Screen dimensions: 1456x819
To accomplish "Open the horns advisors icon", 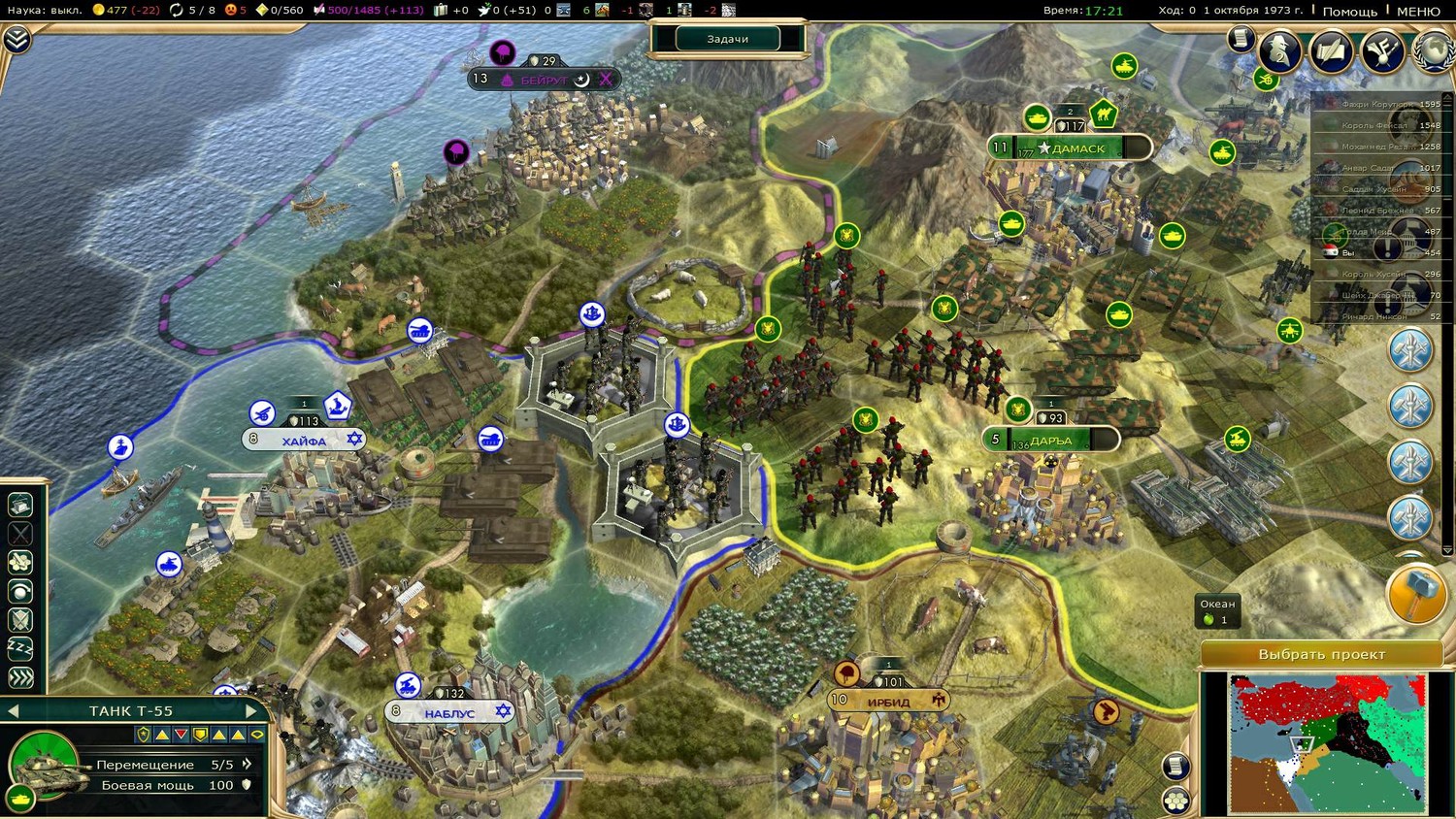I will tap(1382, 50).
